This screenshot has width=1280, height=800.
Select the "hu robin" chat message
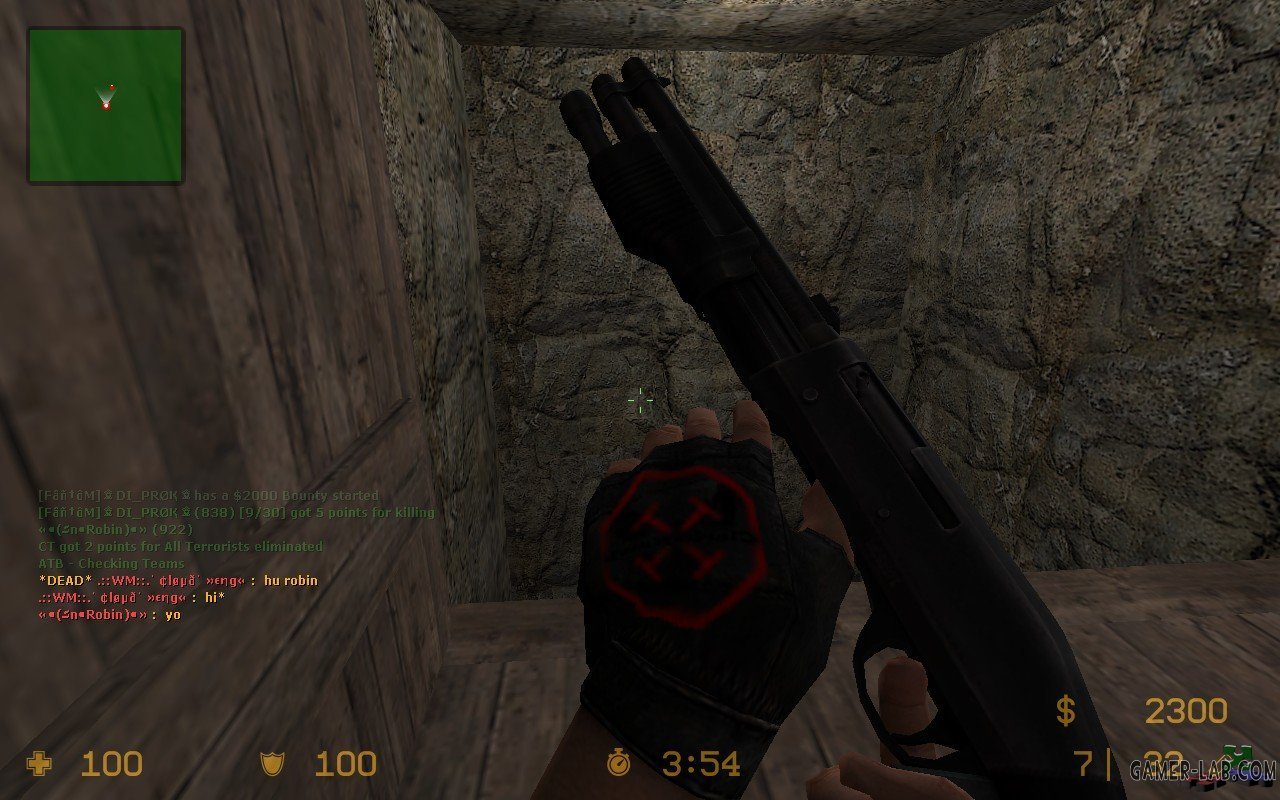pos(177,580)
